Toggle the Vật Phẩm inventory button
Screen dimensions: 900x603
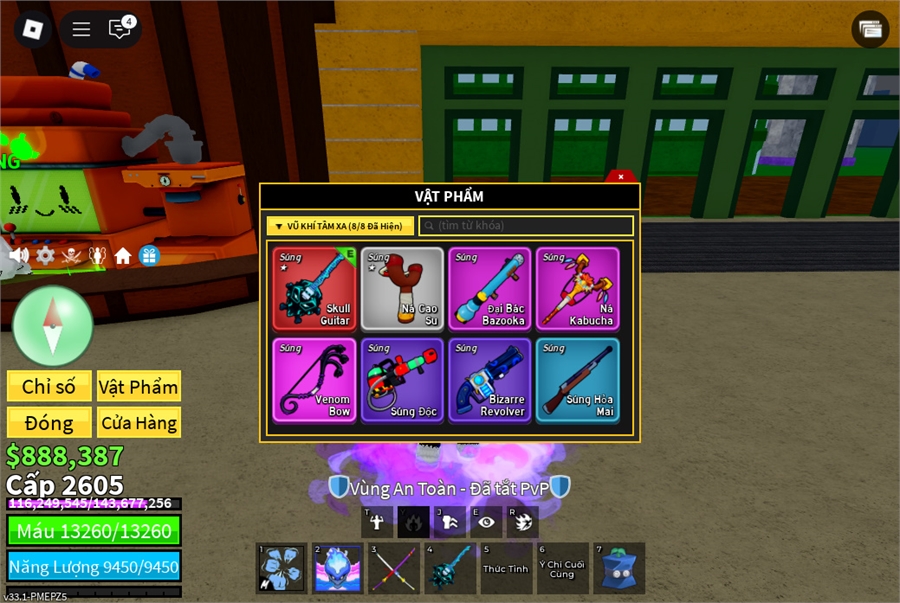[139, 387]
